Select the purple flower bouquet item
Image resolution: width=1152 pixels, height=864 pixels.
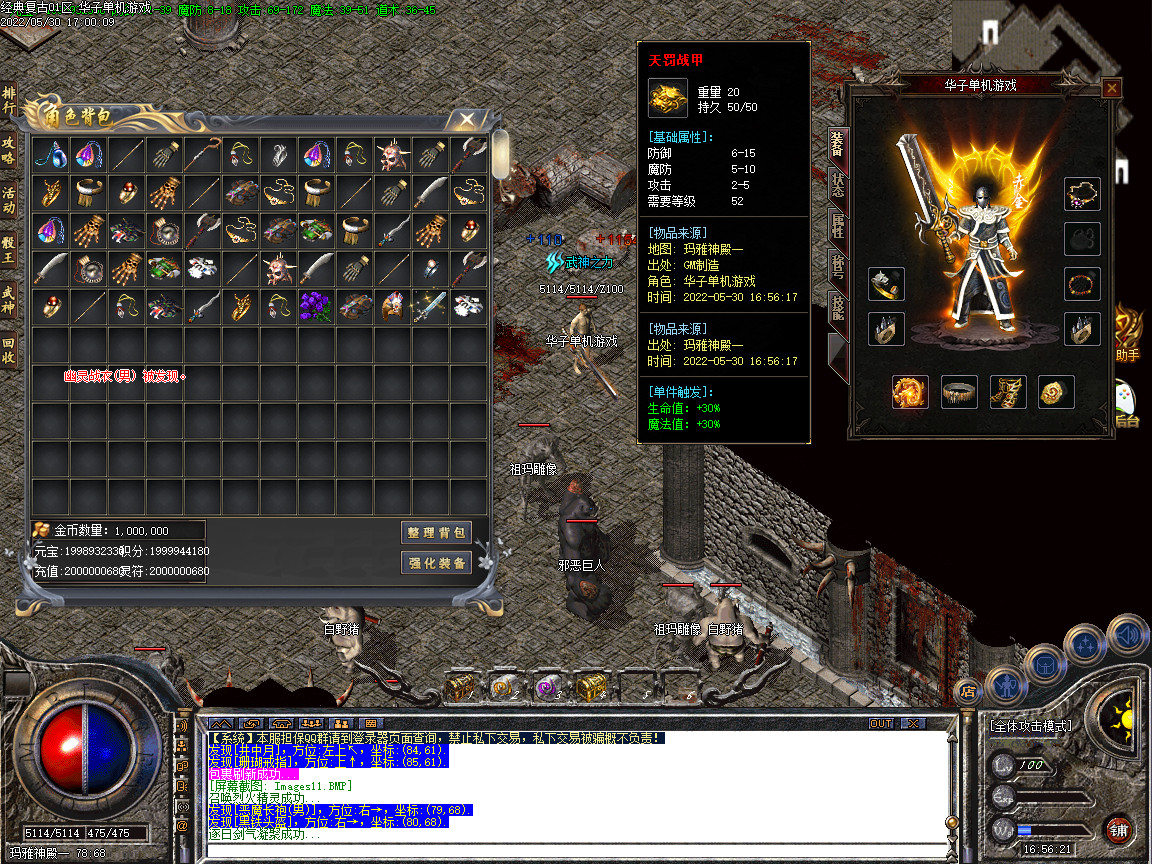point(315,305)
